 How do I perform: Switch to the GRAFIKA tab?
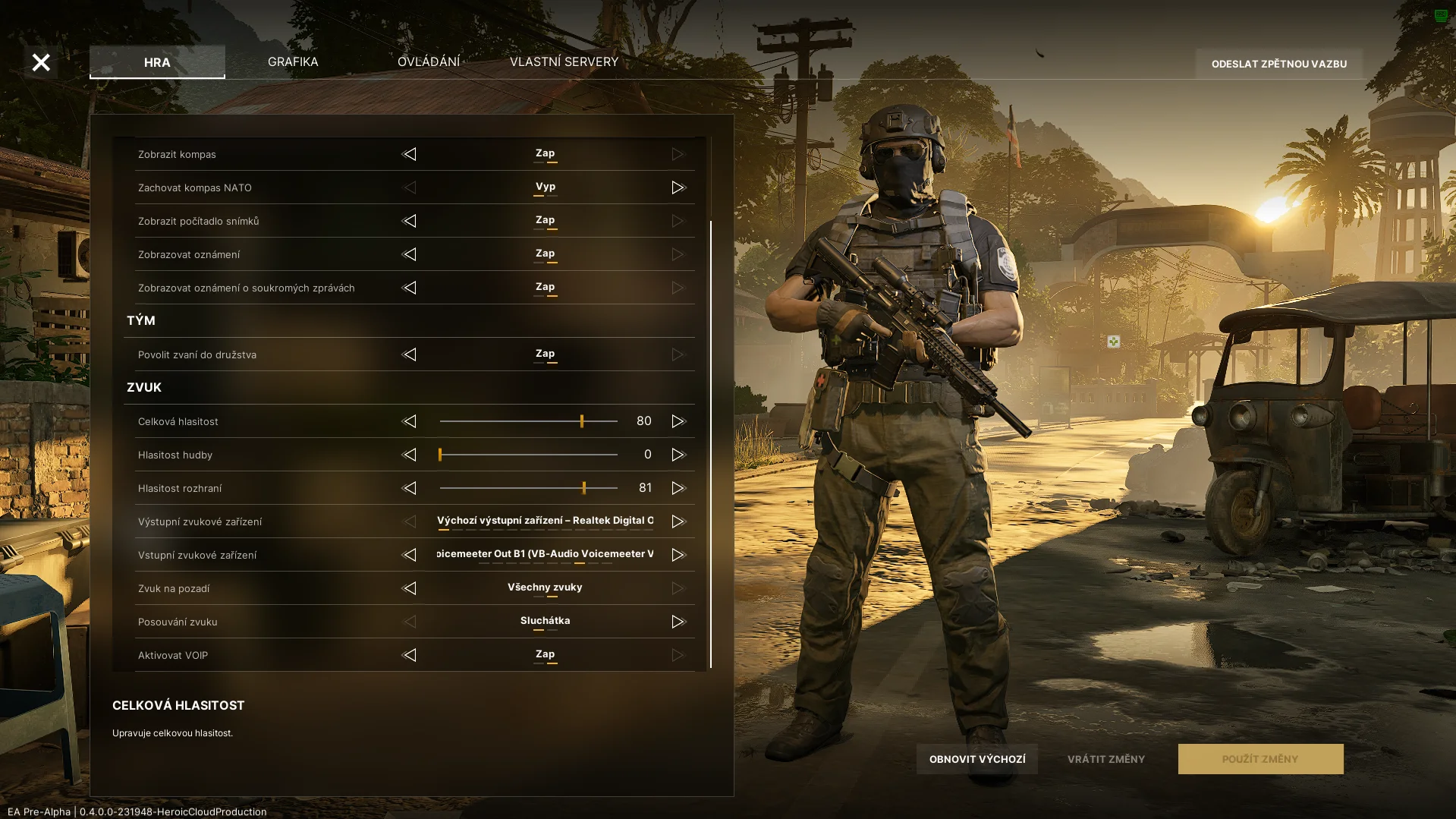[x=293, y=61]
